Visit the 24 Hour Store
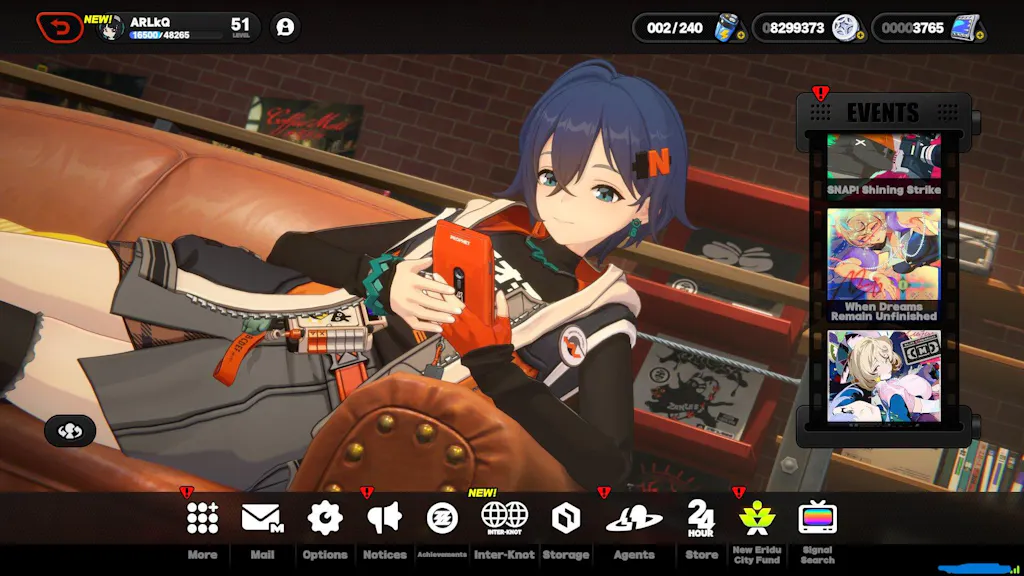Image resolution: width=1024 pixels, height=576 pixels. [x=701, y=519]
